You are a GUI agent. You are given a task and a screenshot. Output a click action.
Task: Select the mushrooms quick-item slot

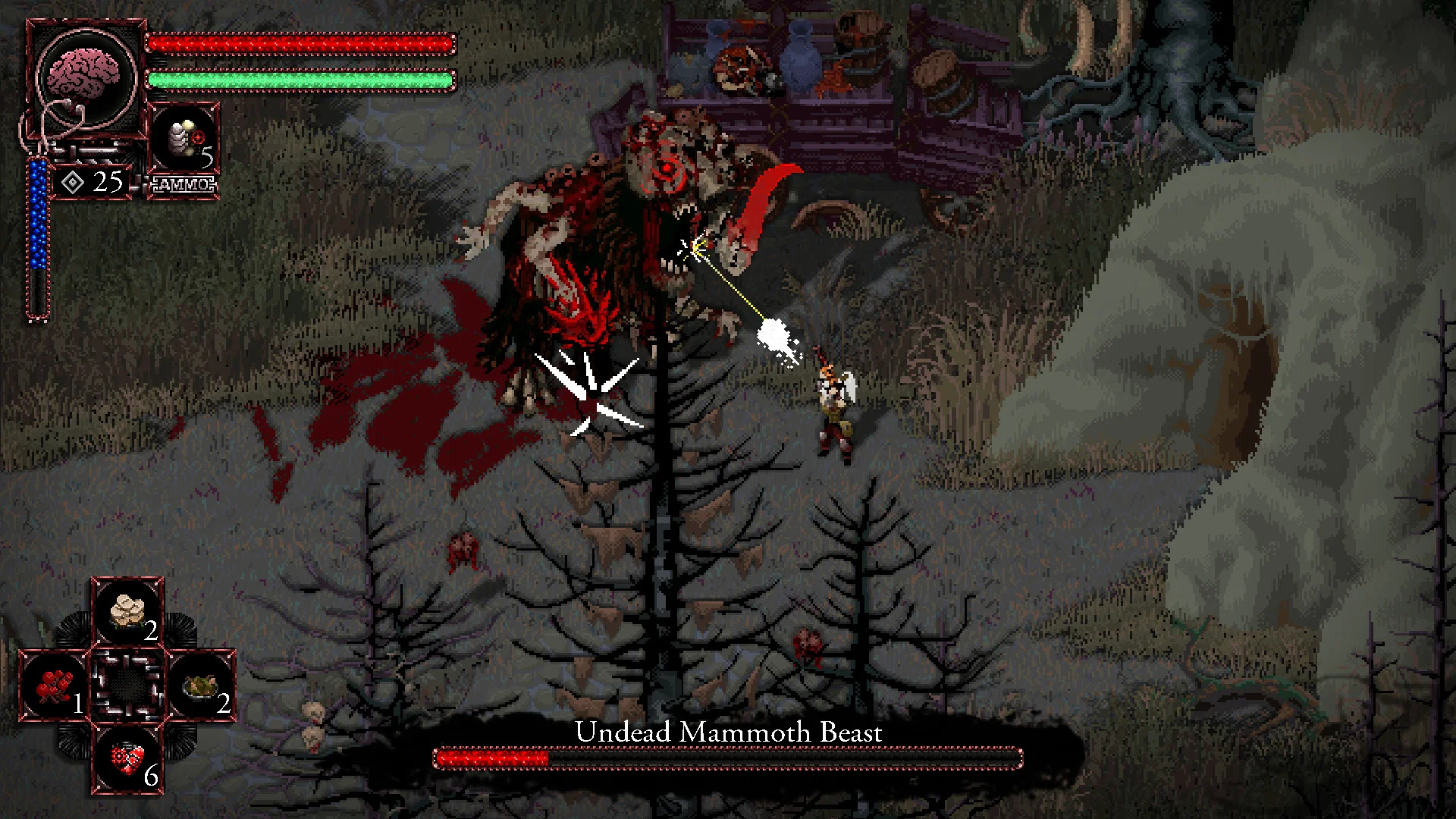click(x=127, y=610)
